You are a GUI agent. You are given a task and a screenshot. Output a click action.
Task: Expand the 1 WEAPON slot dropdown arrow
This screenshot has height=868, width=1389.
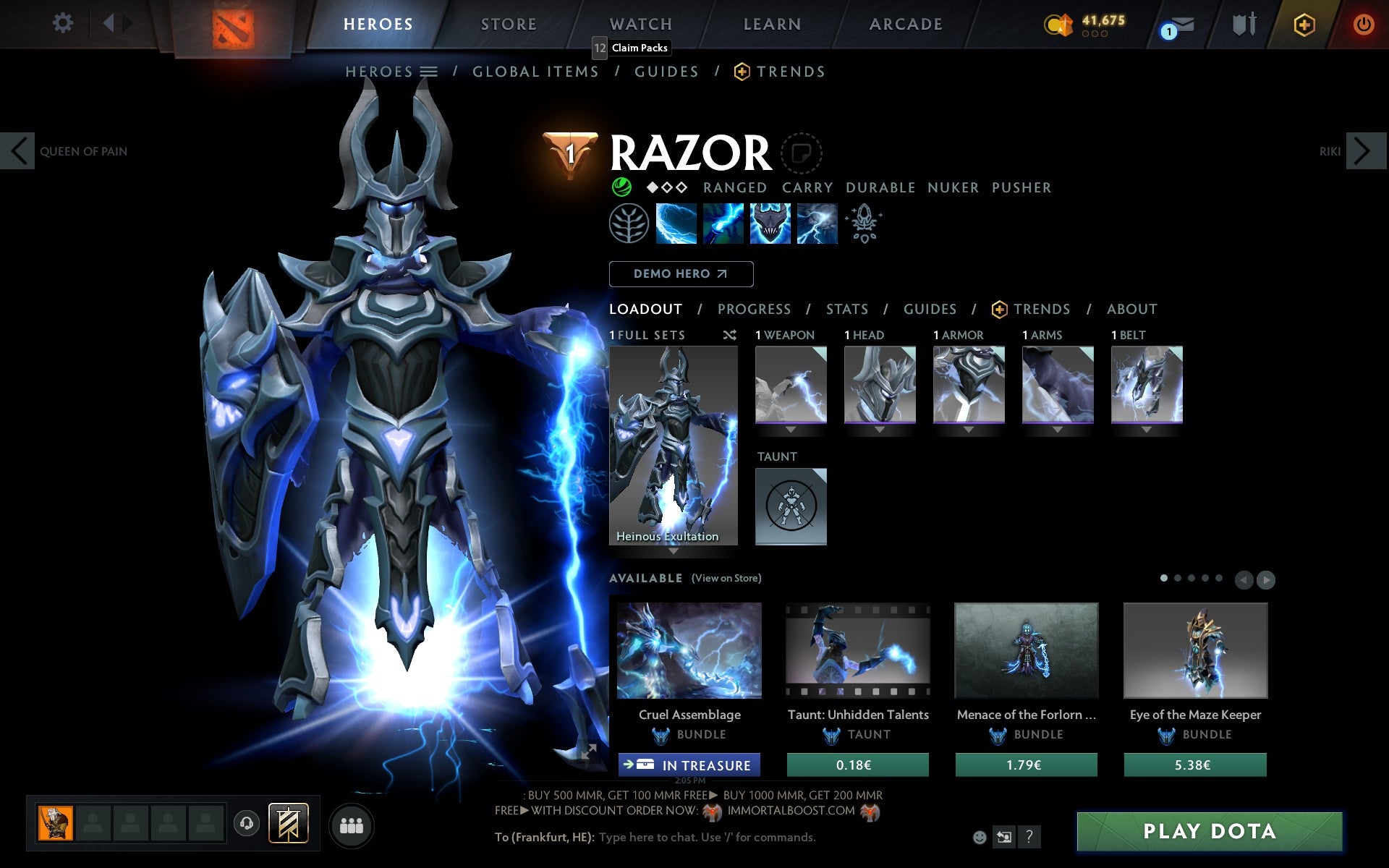click(791, 428)
